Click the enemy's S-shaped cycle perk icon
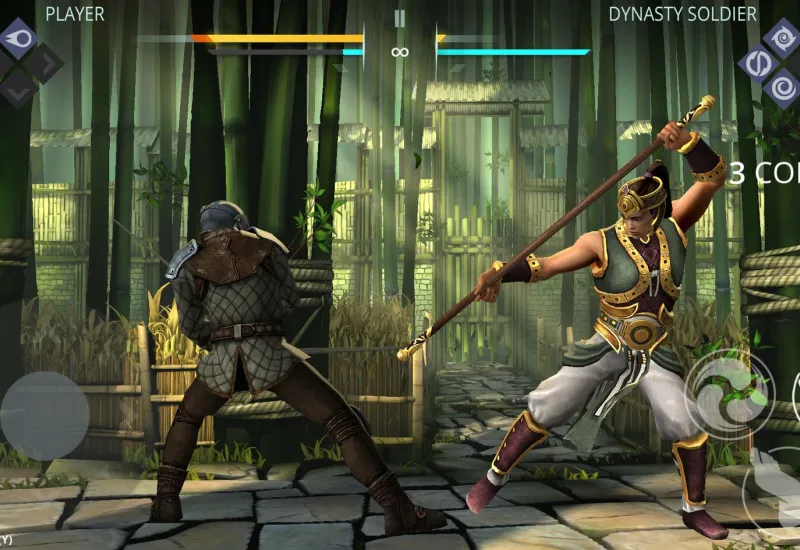The image size is (800, 550). pyautogui.click(x=757, y=63)
